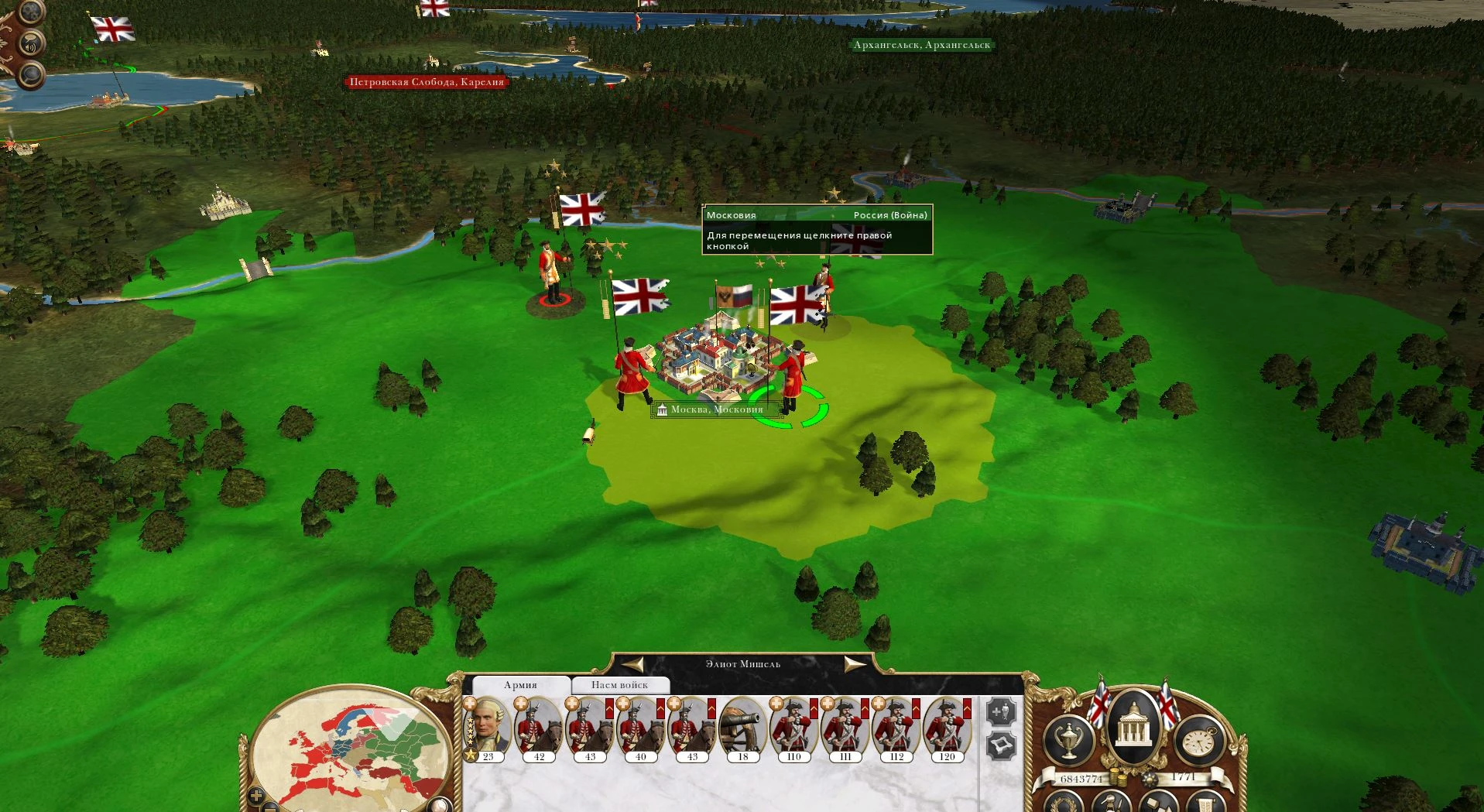Screen dimensions: 1484x812
Task: Open the diplomacy figure icon
Action: click(1110, 803)
